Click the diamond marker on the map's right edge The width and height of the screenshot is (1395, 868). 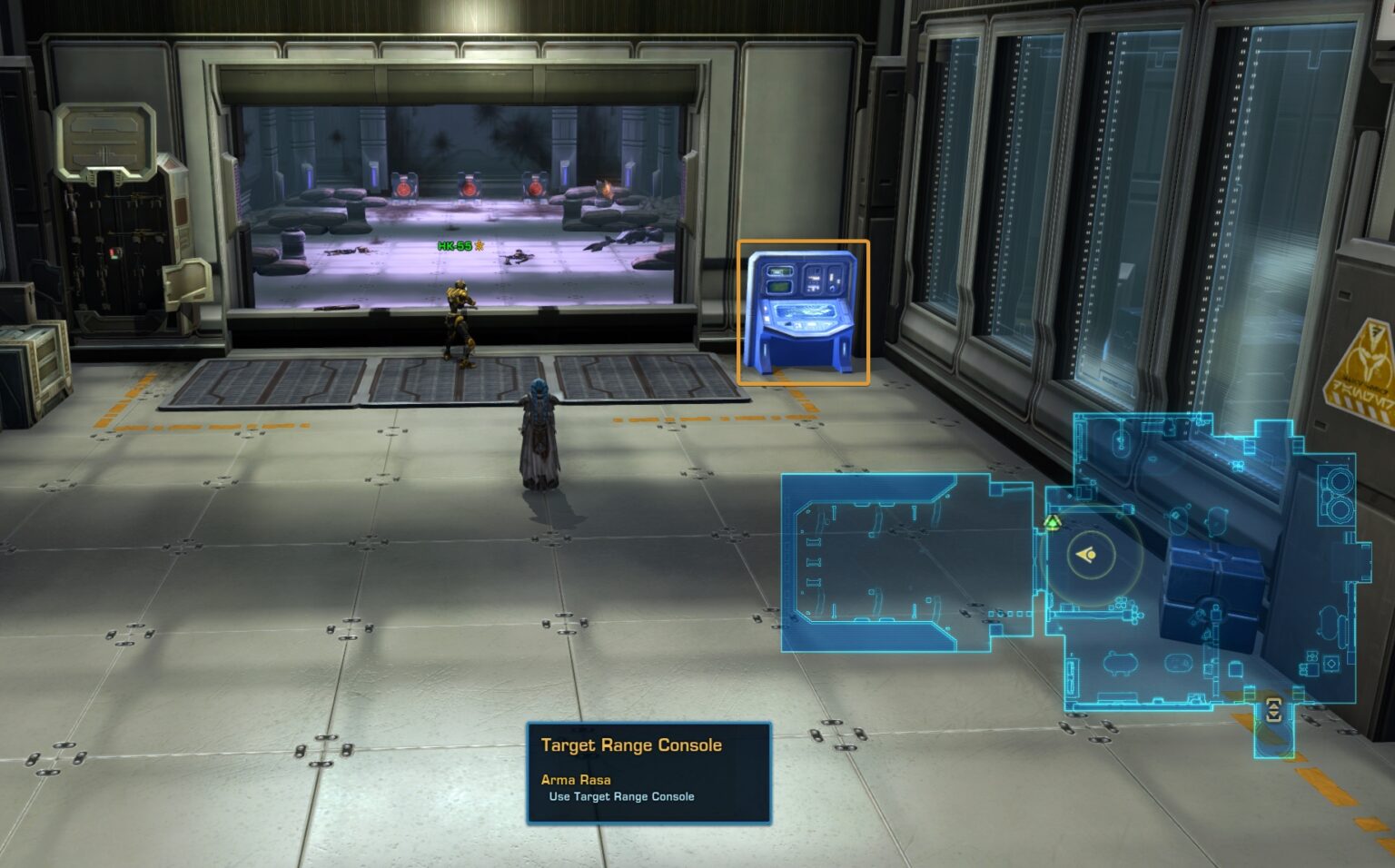point(1332,663)
